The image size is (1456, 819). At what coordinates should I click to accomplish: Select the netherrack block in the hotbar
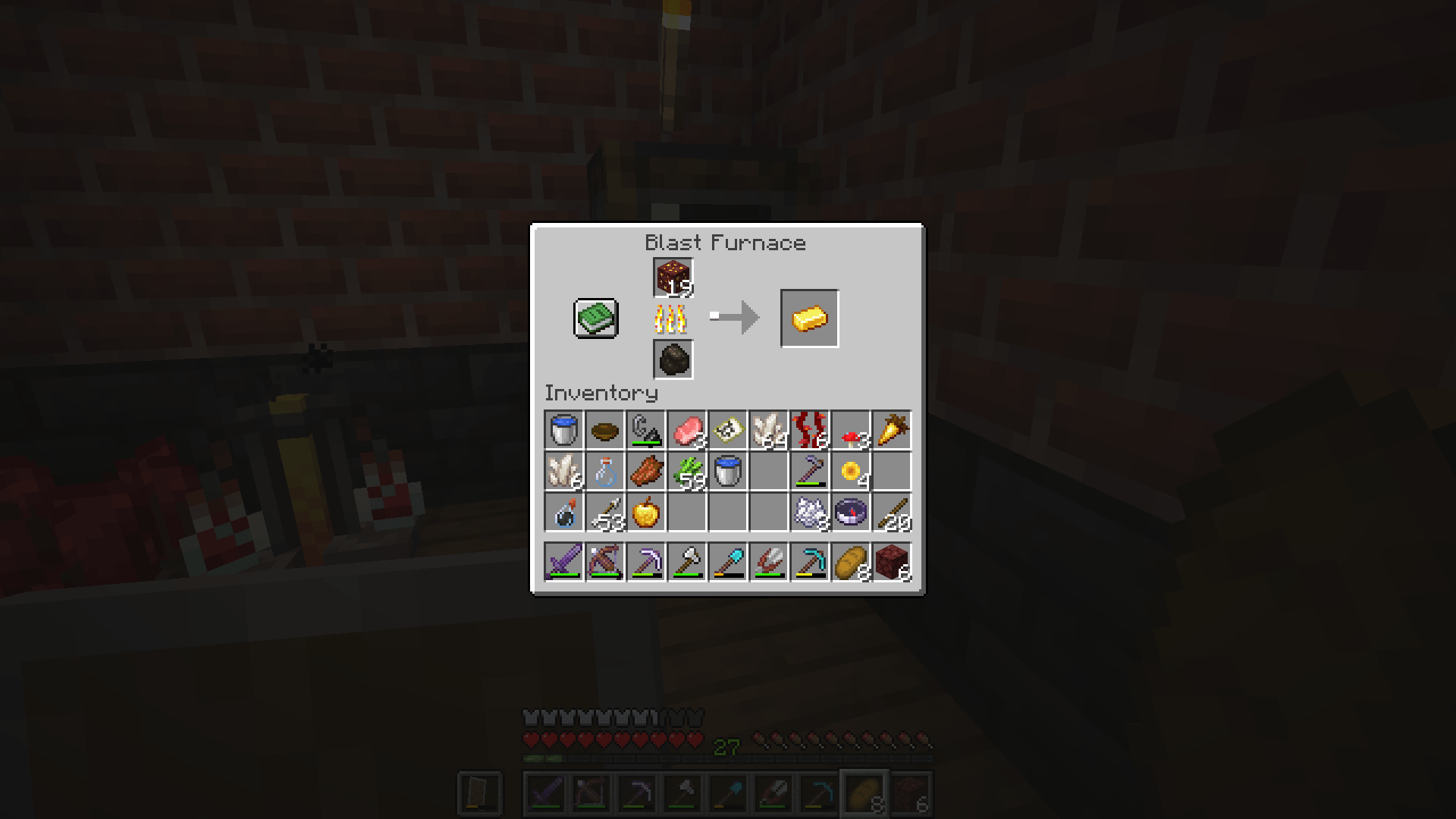(890, 561)
